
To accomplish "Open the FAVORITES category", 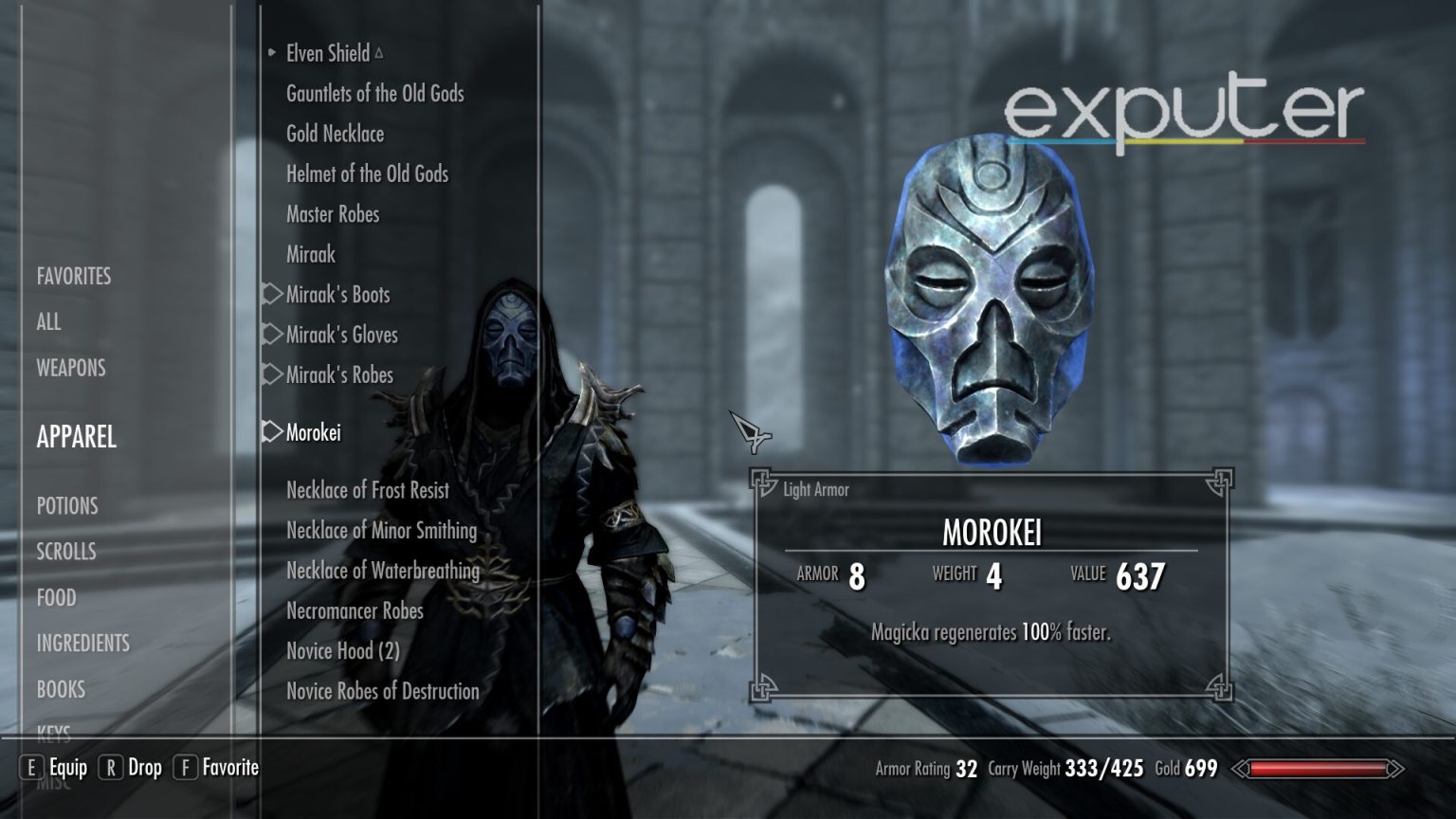I will tap(73, 276).
